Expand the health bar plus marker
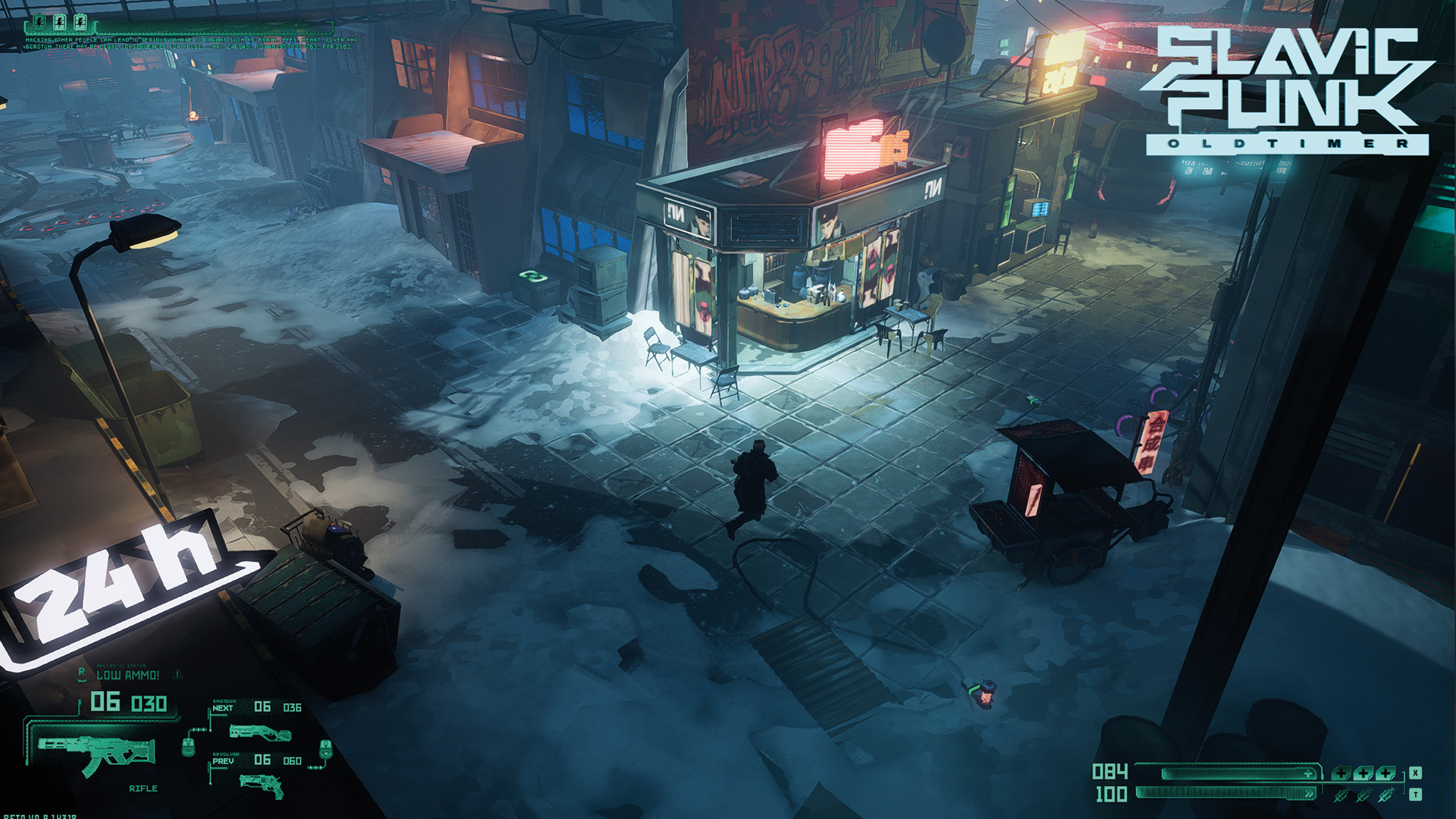The height and width of the screenshot is (819, 1456). 1308,774
